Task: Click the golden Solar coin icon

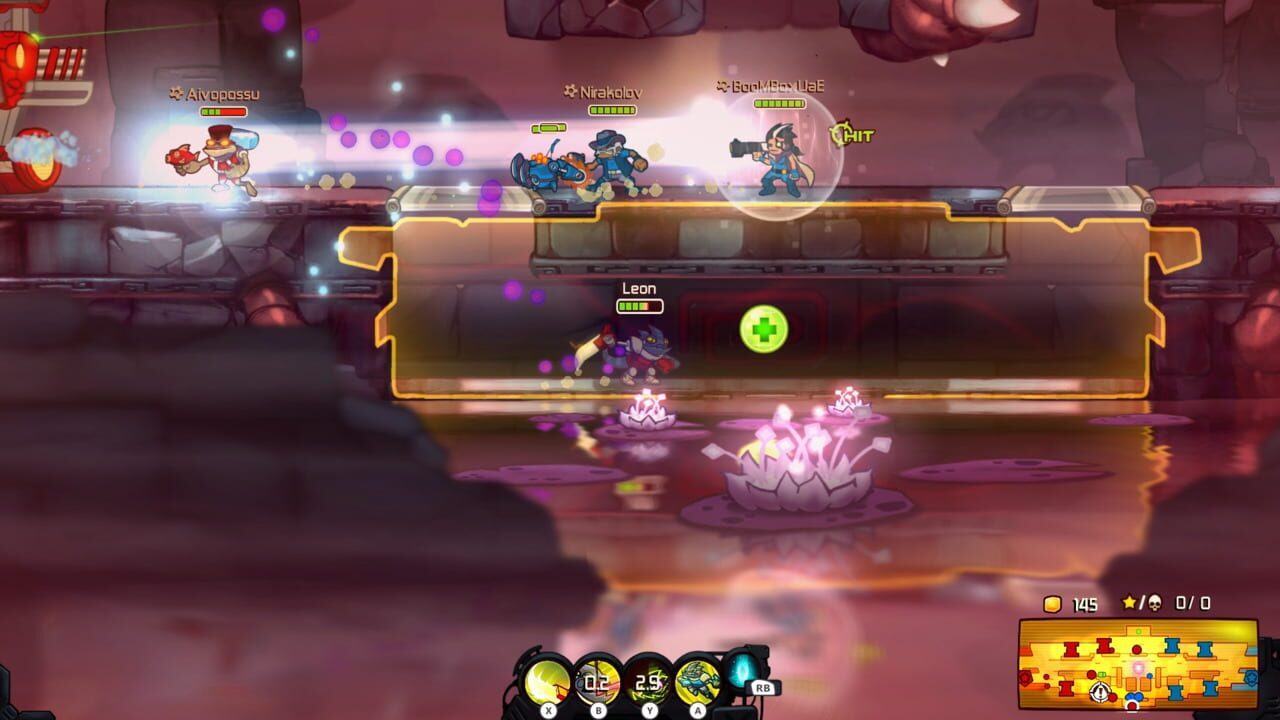Action: click(x=1053, y=604)
